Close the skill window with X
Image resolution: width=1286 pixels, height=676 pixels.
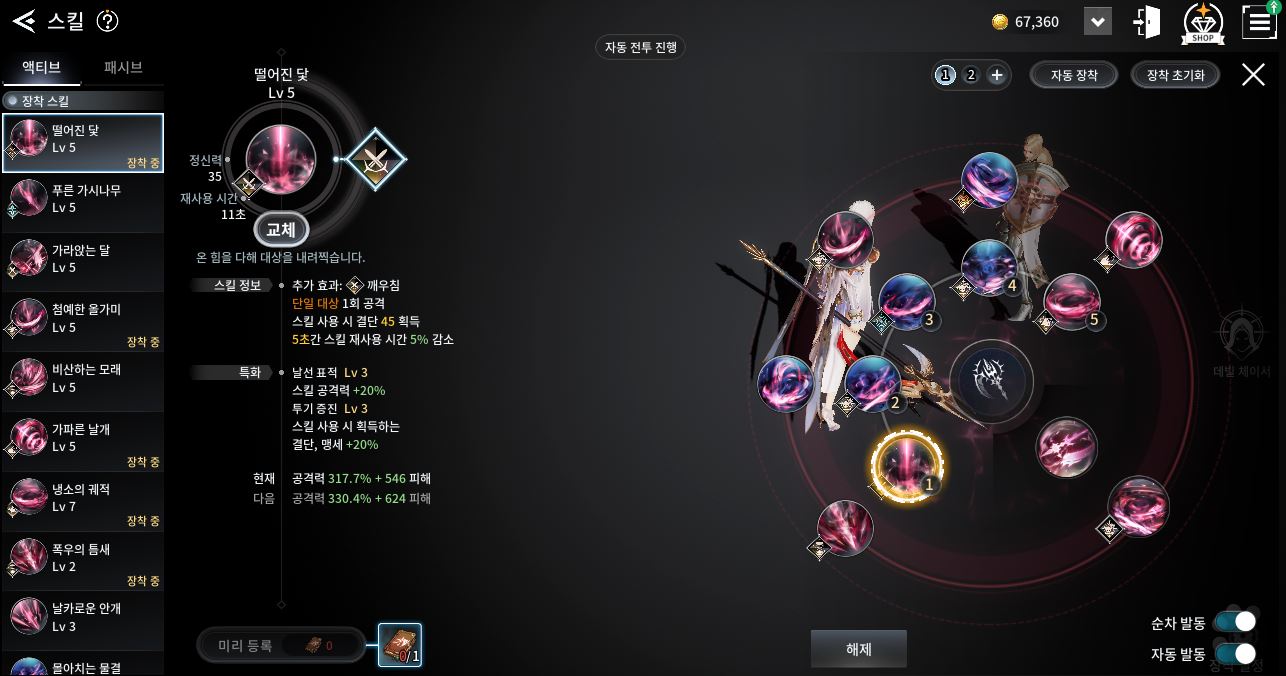click(1253, 74)
